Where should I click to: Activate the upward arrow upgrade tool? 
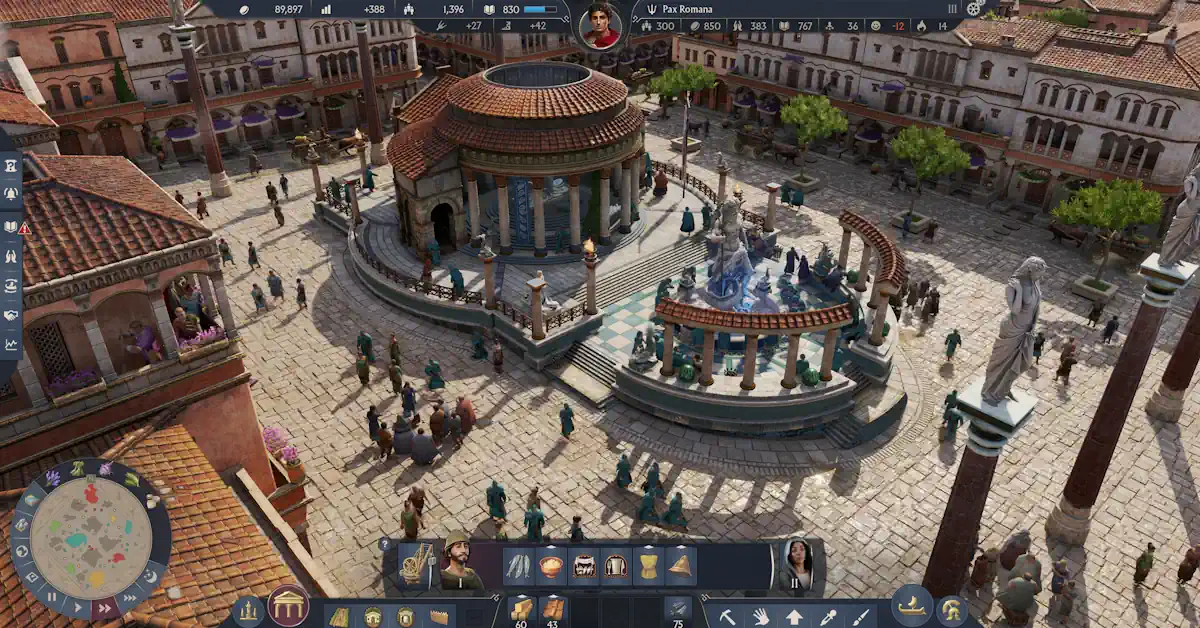[794, 616]
